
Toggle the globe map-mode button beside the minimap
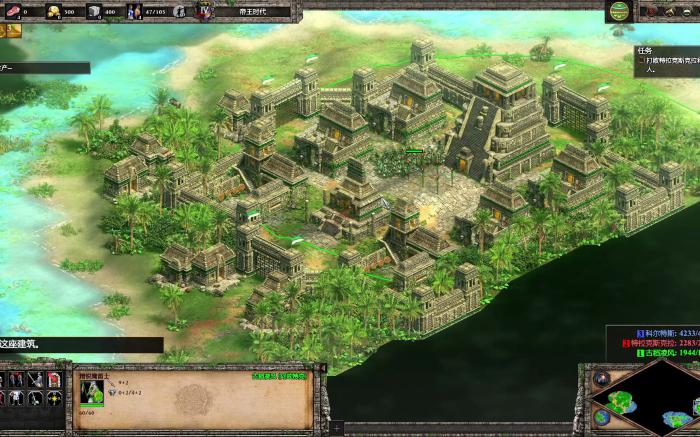point(601,417)
